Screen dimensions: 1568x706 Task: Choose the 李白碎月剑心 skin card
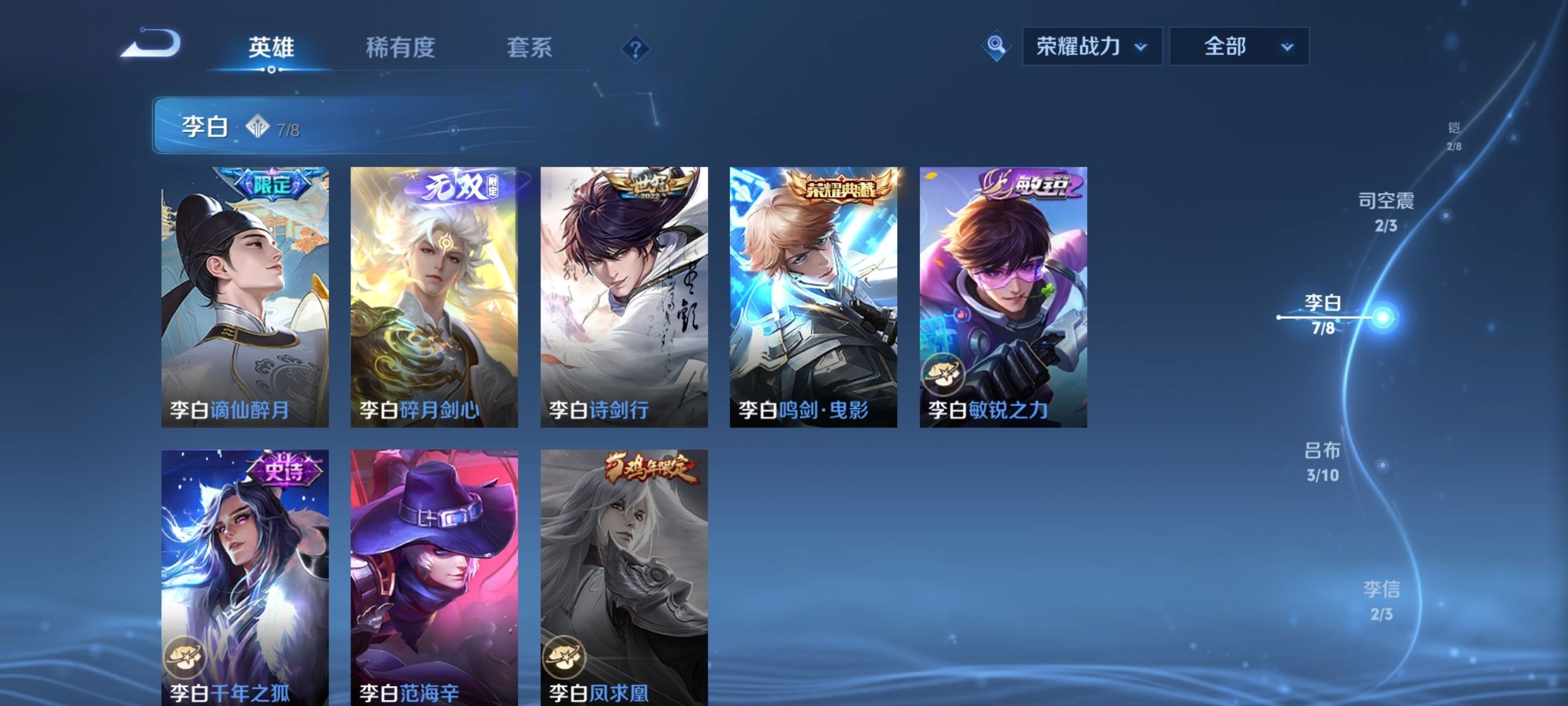(x=434, y=296)
